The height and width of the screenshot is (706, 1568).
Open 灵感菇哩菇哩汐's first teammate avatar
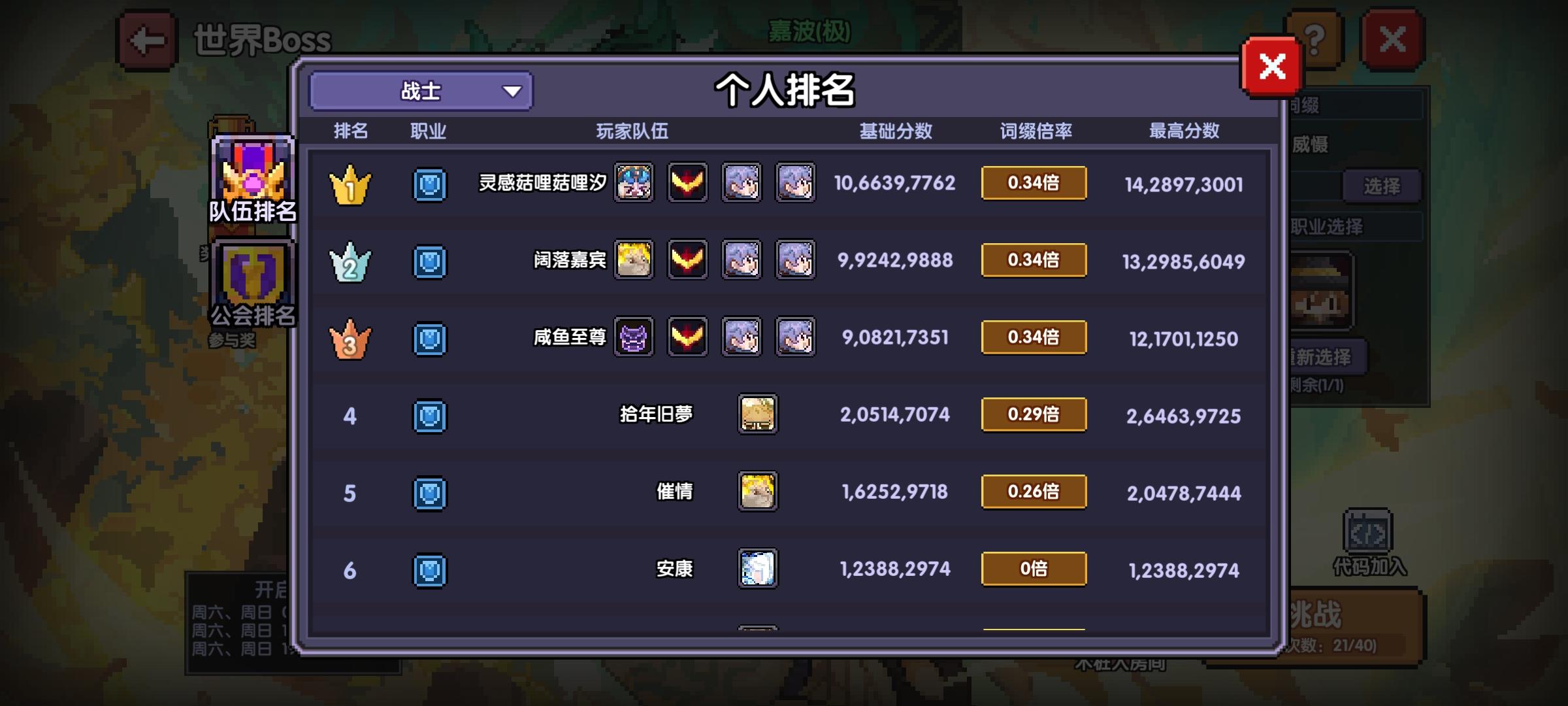point(632,184)
